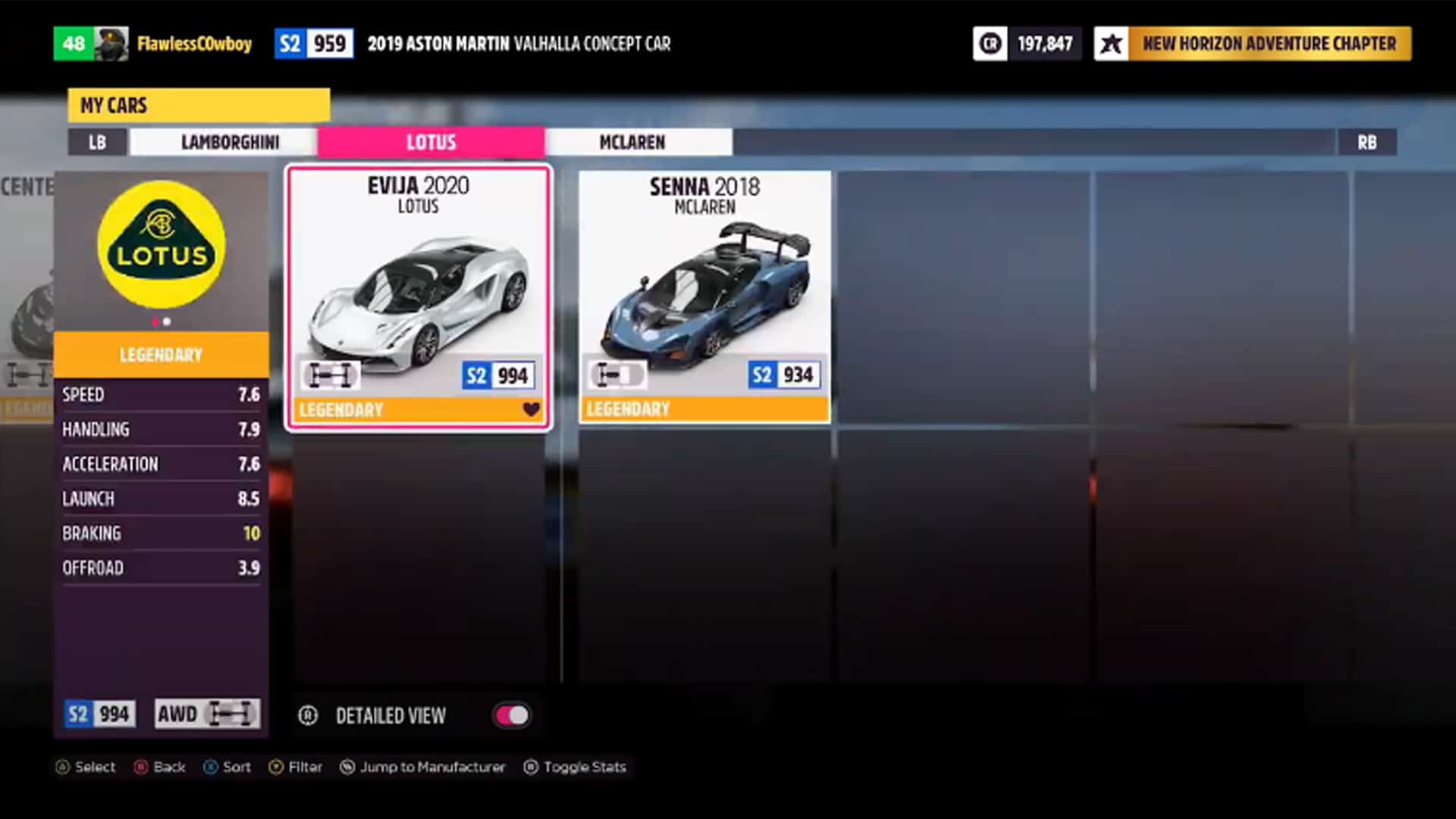This screenshot has width=1456, height=819.
Task: Click the drivetrain icon on the Senna card
Action: 617,375
